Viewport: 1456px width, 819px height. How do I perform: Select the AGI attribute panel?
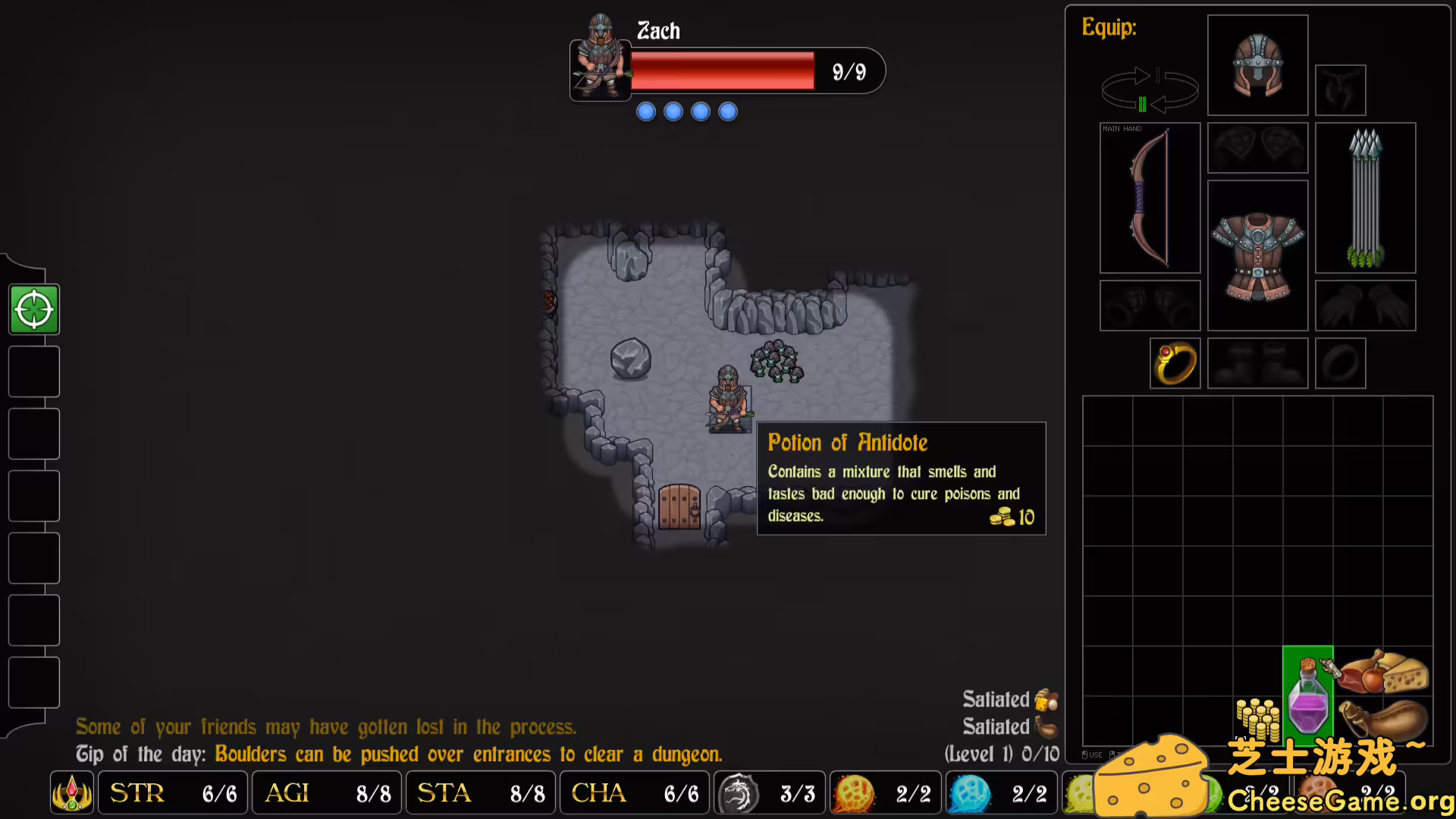(327, 793)
